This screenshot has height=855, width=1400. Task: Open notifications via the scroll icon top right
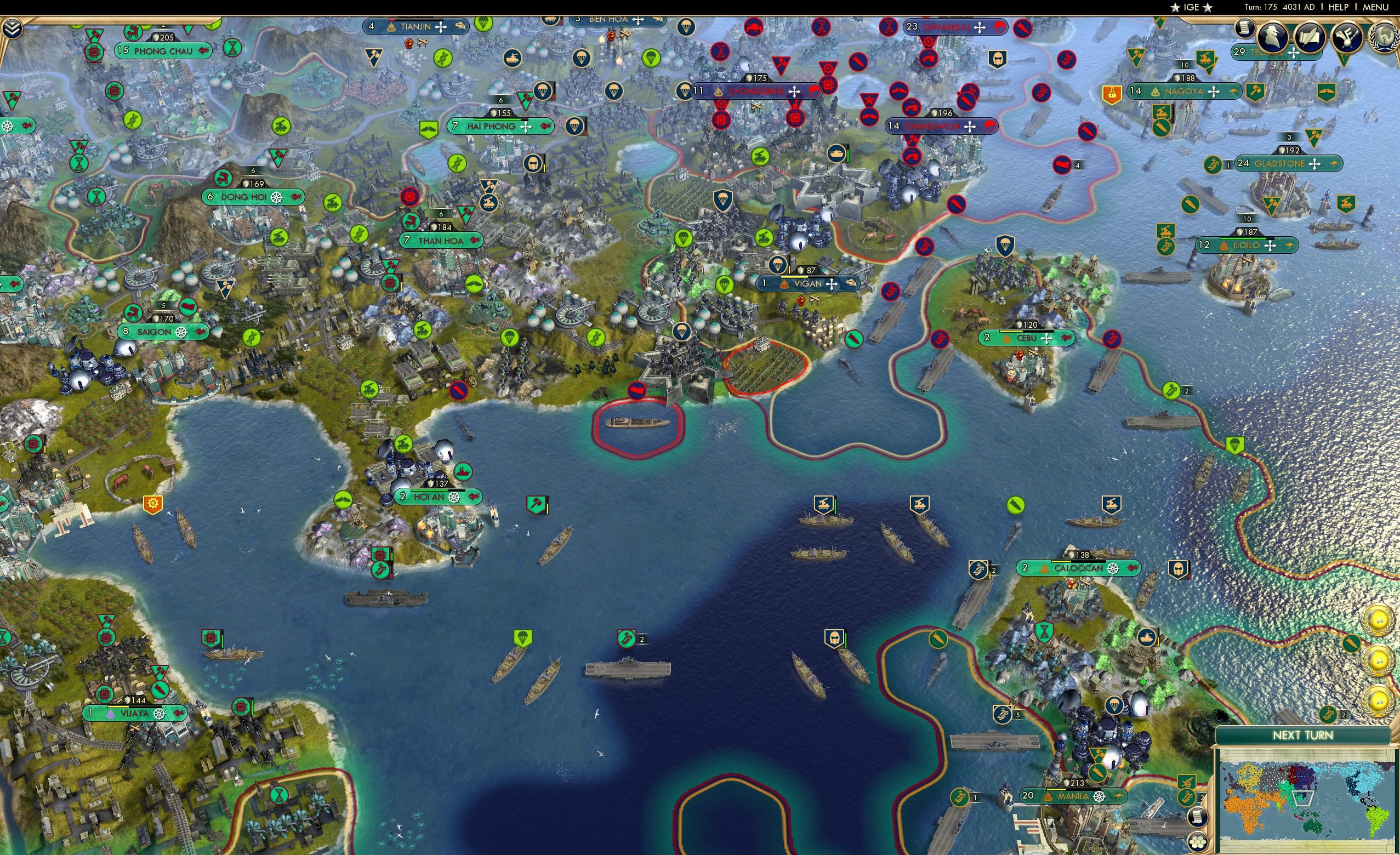(x=1244, y=29)
